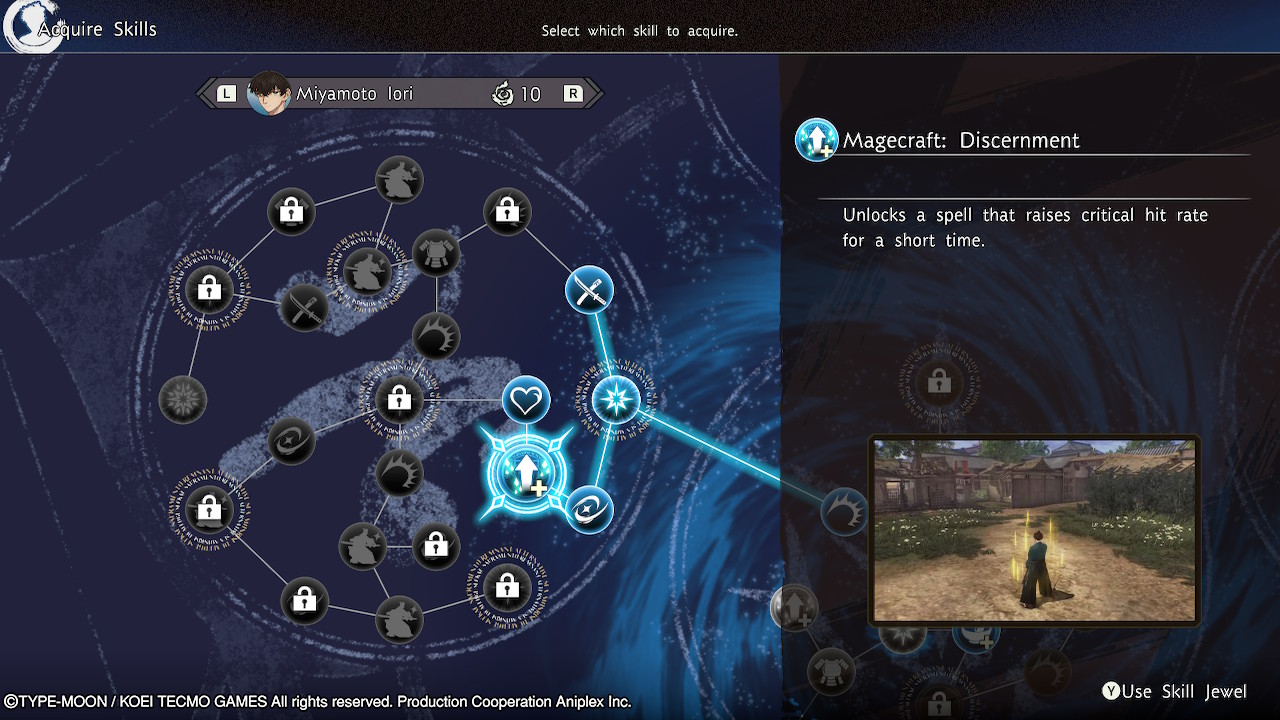
Task: Select the highlighted Magecraft: Discernment skill node
Action: pos(526,473)
